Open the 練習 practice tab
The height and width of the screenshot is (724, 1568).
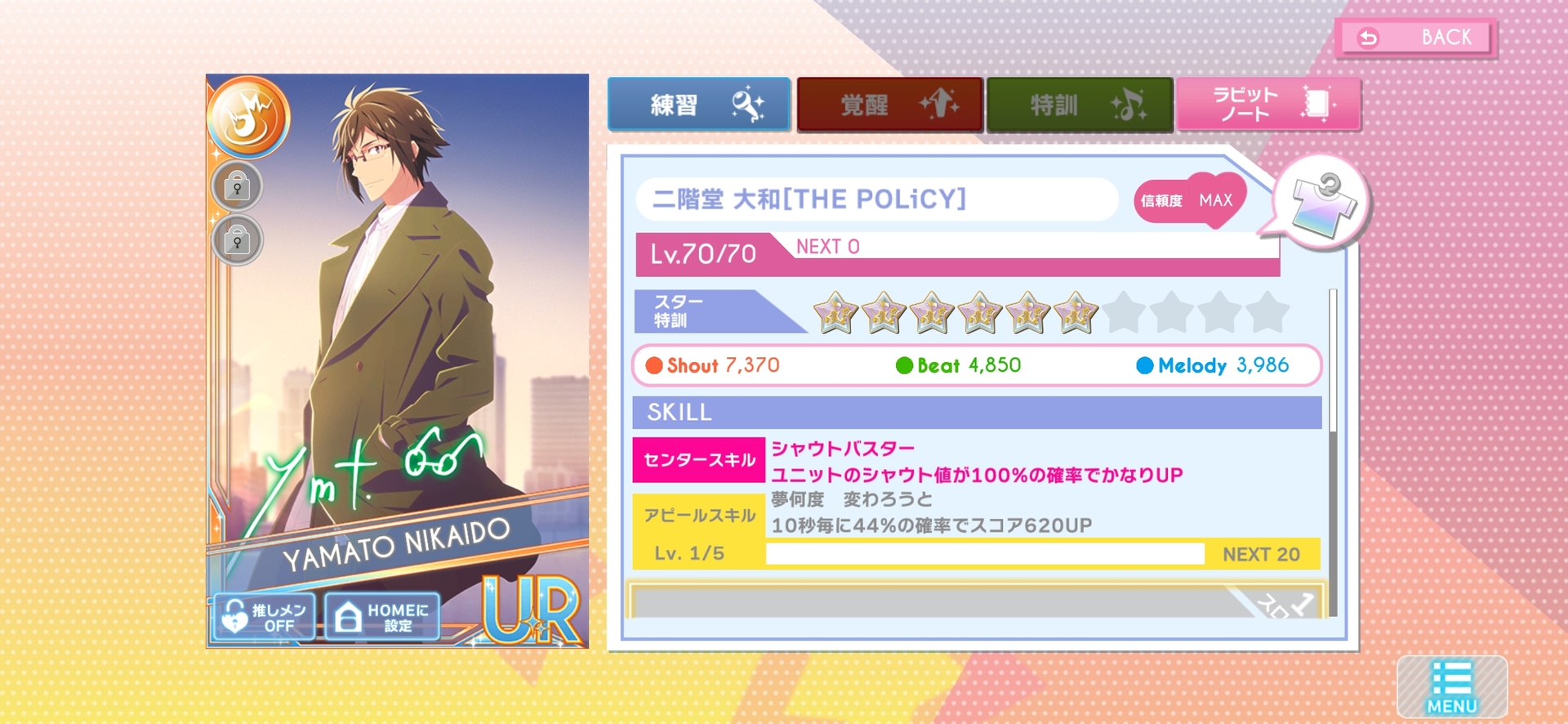coord(699,105)
